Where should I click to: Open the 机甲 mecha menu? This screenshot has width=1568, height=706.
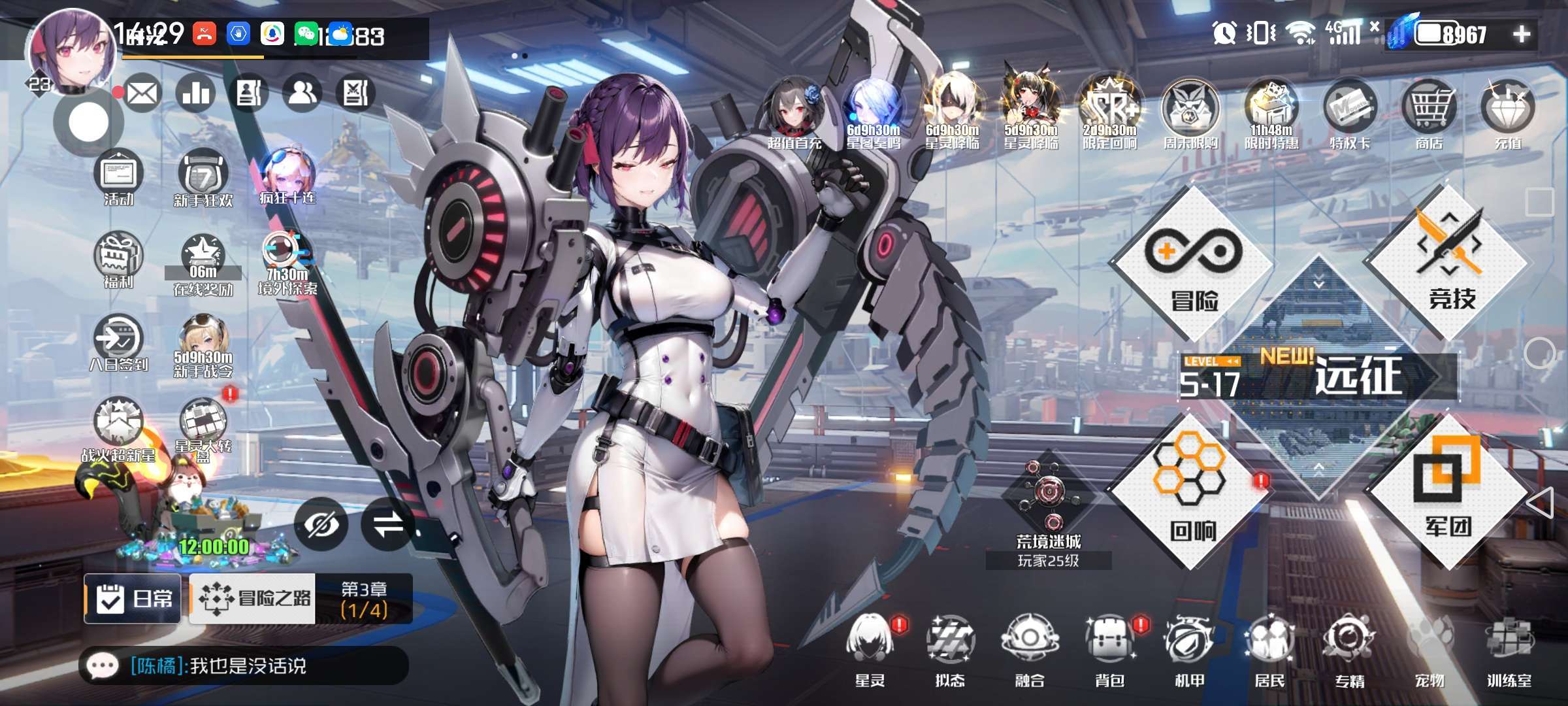point(1189,648)
